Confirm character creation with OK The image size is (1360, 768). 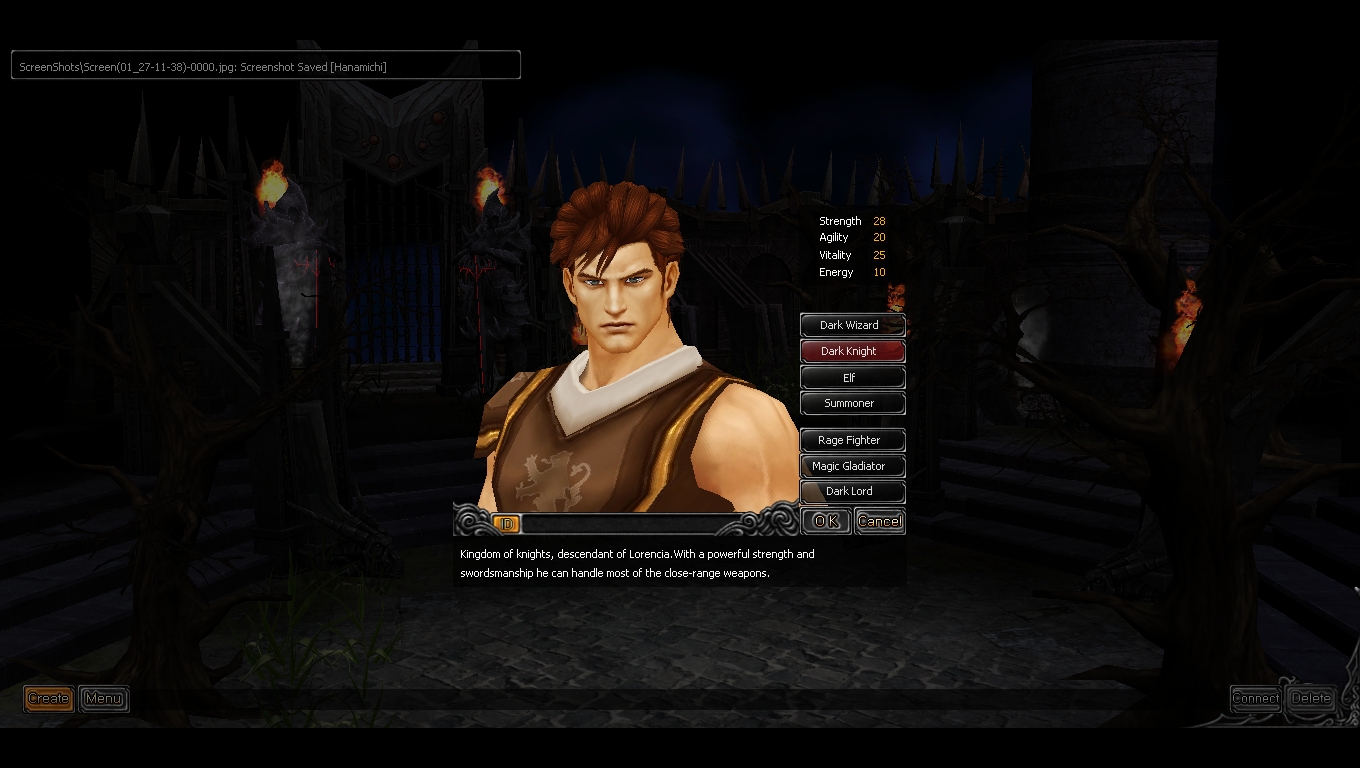click(x=826, y=521)
